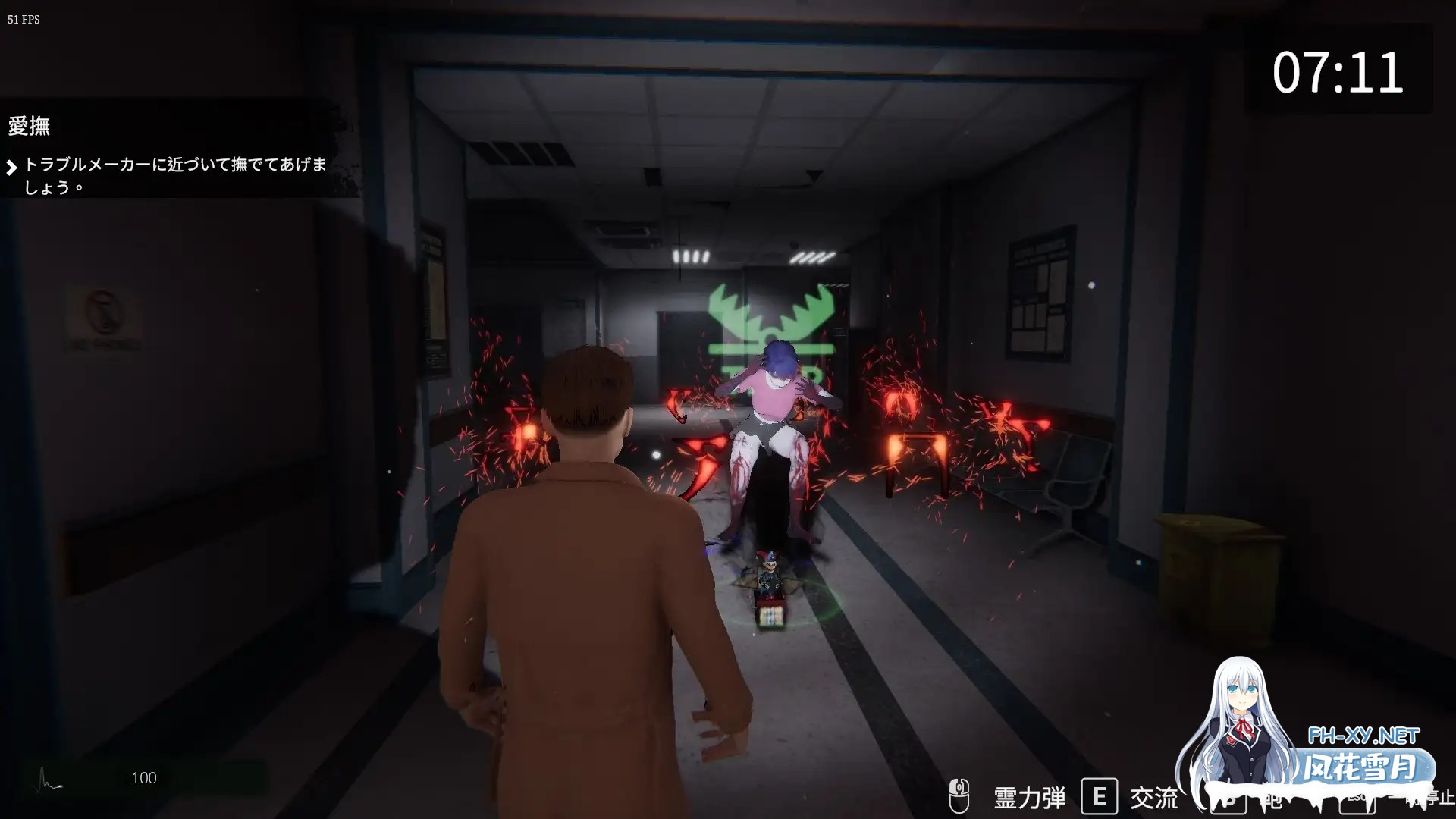Click the health bar showing 100
1456x819 pixels.
click(x=143, y=778)
